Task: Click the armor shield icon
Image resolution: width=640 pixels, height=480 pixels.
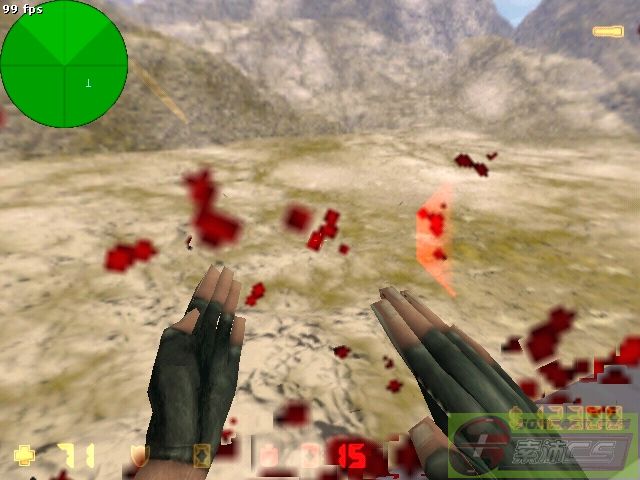Action: pos(140,456)
